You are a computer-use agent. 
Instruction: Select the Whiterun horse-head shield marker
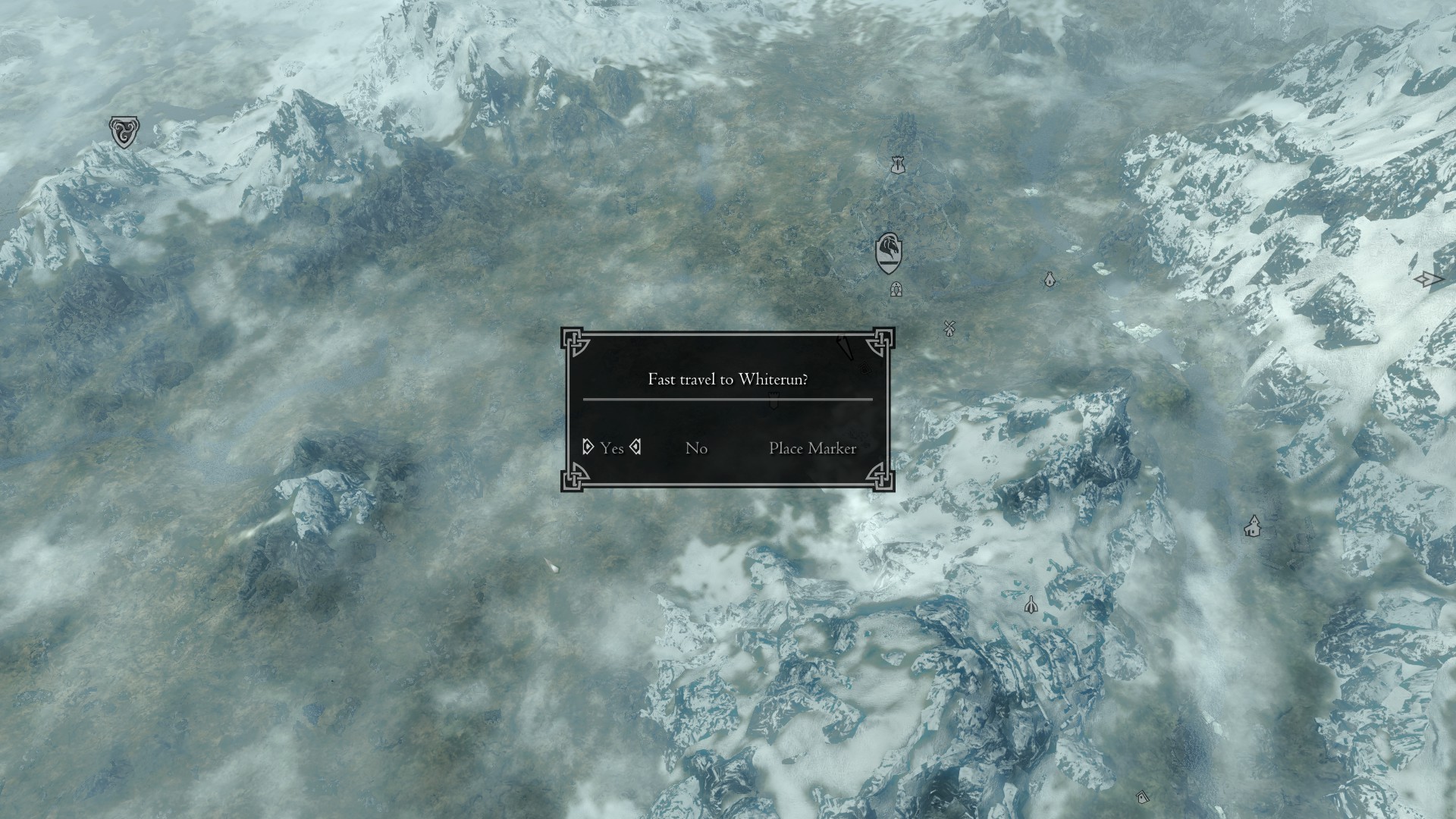tap(889, 253)
